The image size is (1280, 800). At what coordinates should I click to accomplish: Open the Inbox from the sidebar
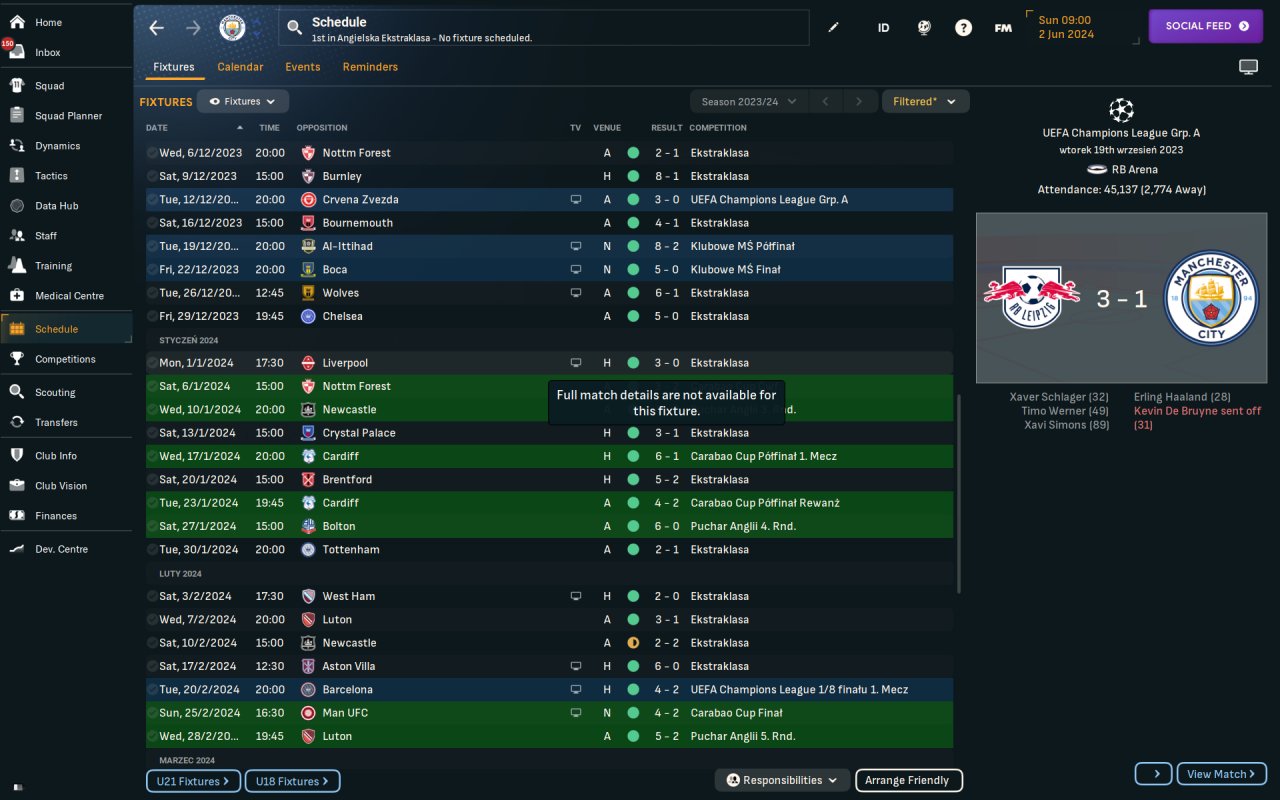pos(47,52)
